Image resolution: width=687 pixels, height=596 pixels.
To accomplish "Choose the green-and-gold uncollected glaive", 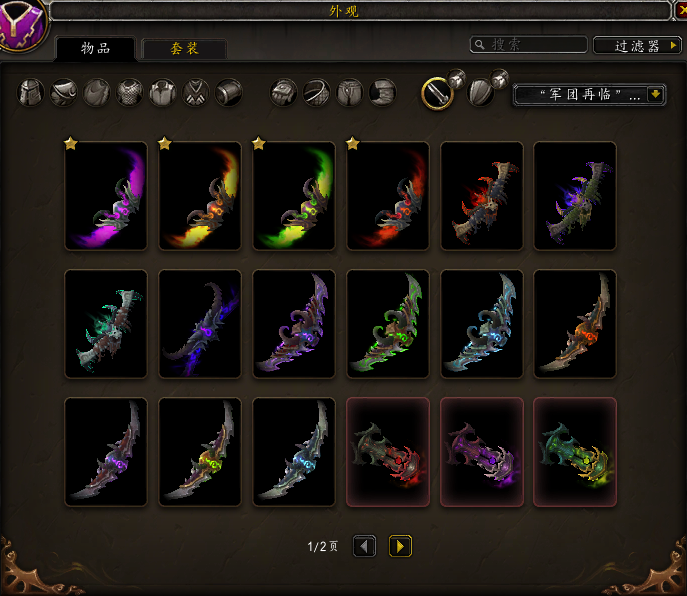I will point(575,452).
